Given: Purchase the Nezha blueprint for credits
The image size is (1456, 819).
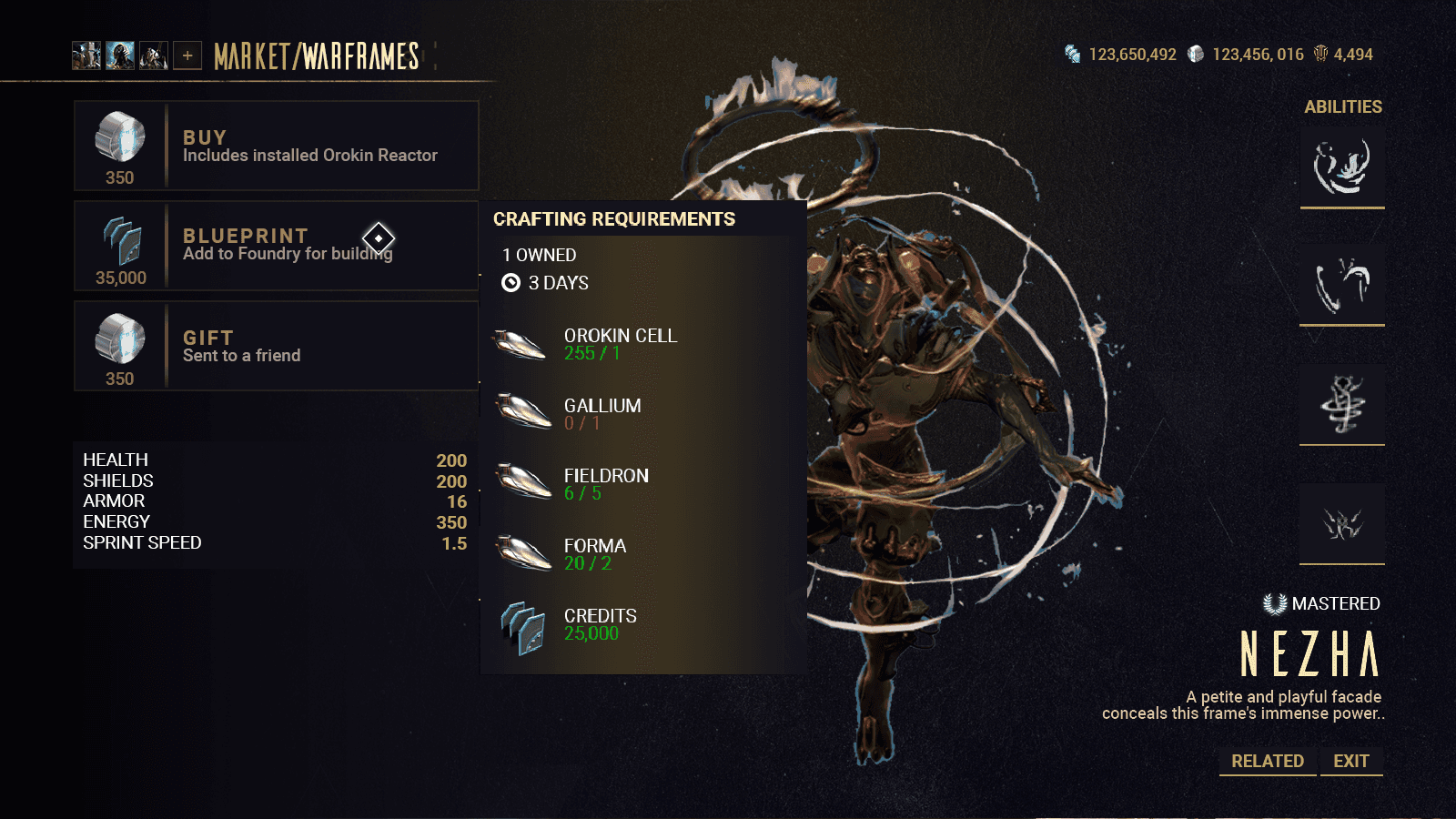Looking at the screenshot, I should [x=276, y=246].
